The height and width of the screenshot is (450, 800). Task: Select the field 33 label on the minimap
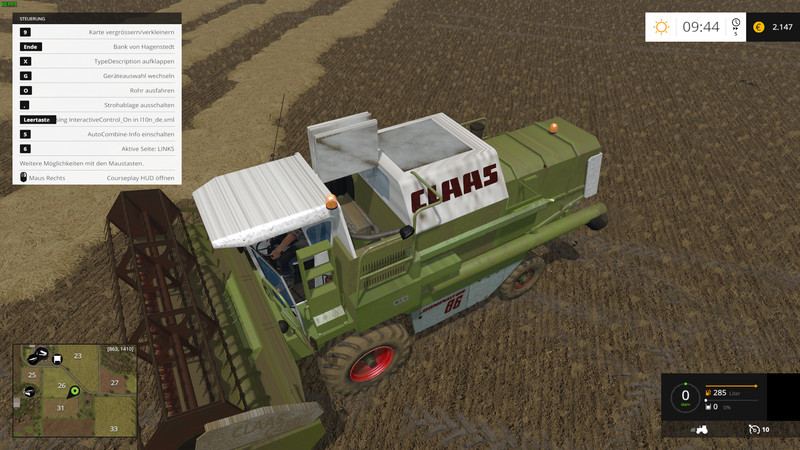point(114,428)
